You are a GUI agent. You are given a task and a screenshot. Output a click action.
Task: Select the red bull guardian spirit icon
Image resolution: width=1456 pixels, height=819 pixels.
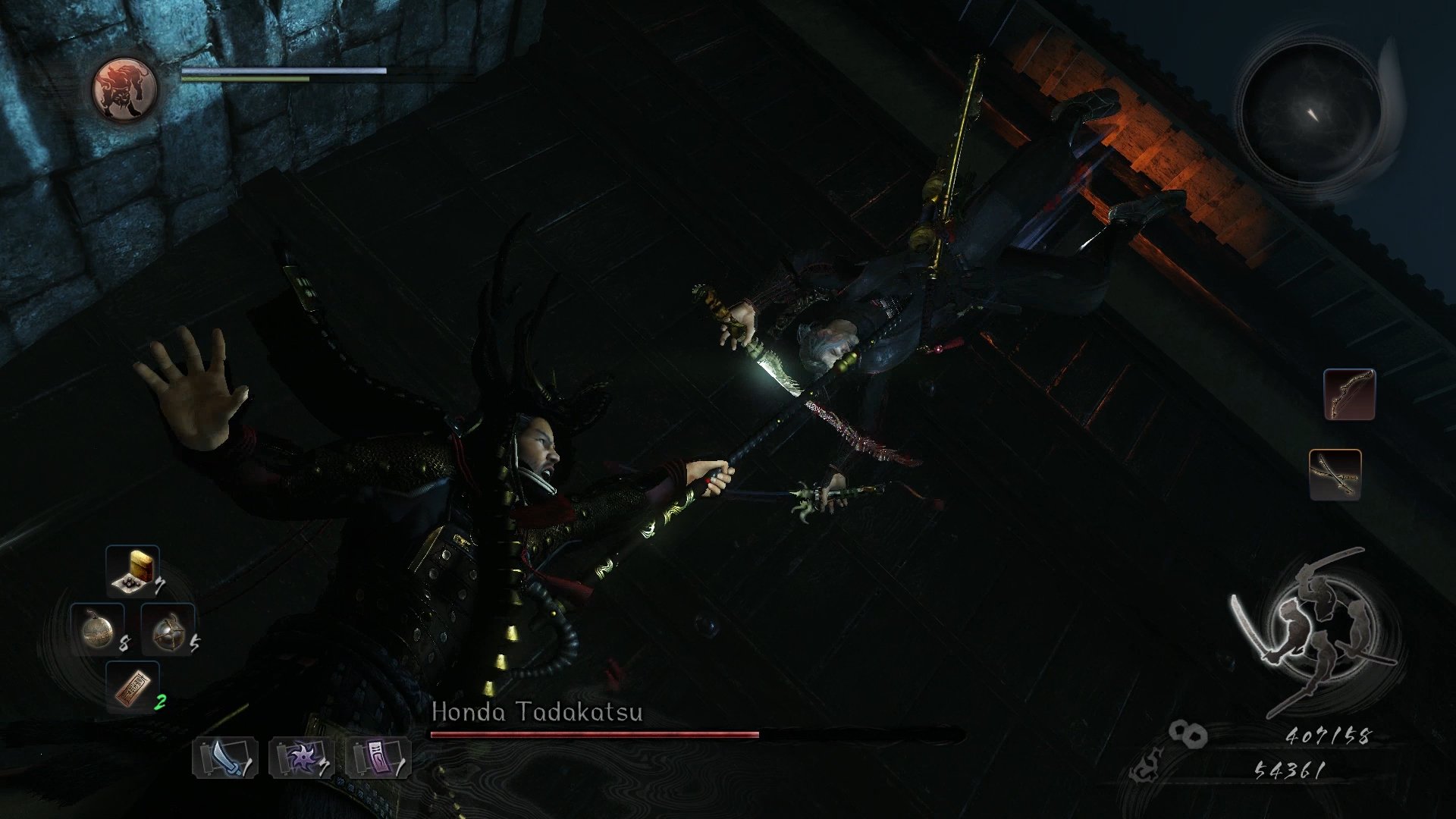[124, 89]
